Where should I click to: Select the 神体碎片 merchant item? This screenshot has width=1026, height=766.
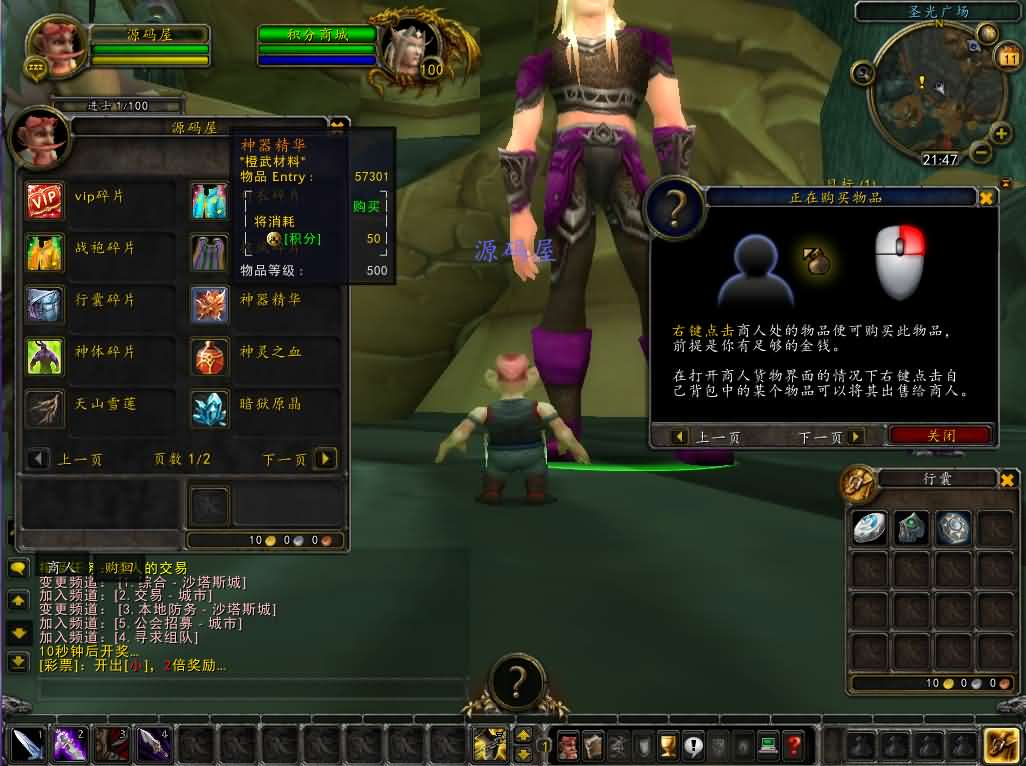pos(44,356)
